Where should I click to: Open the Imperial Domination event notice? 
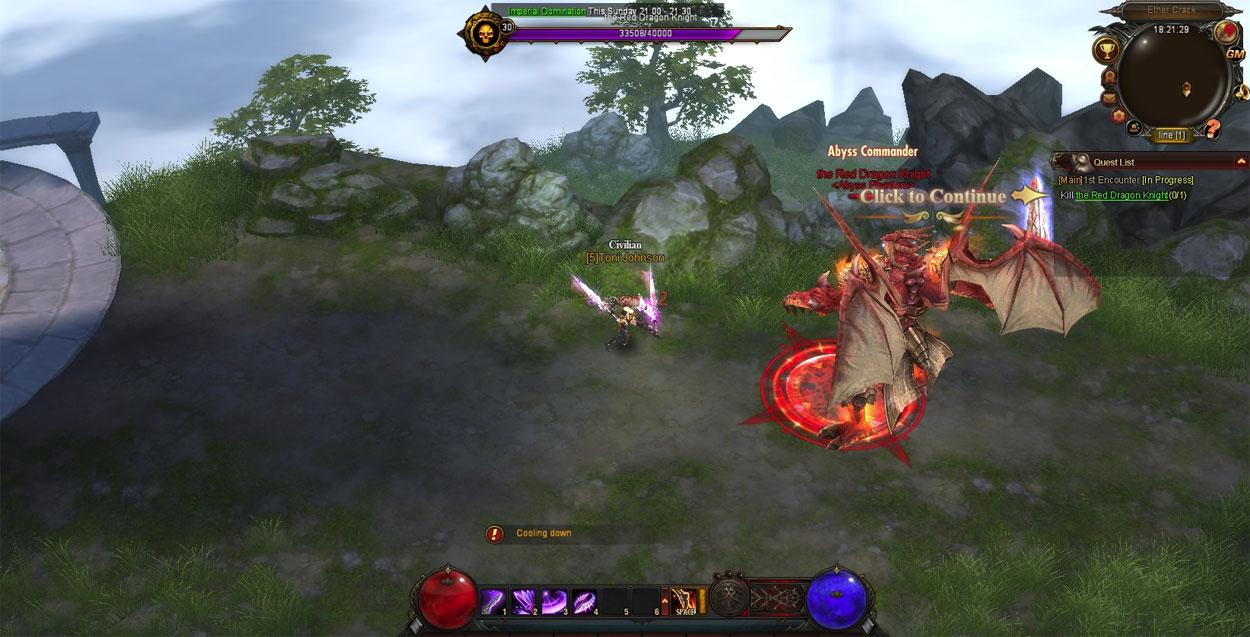pyautogui.click(x=546, y=10)
